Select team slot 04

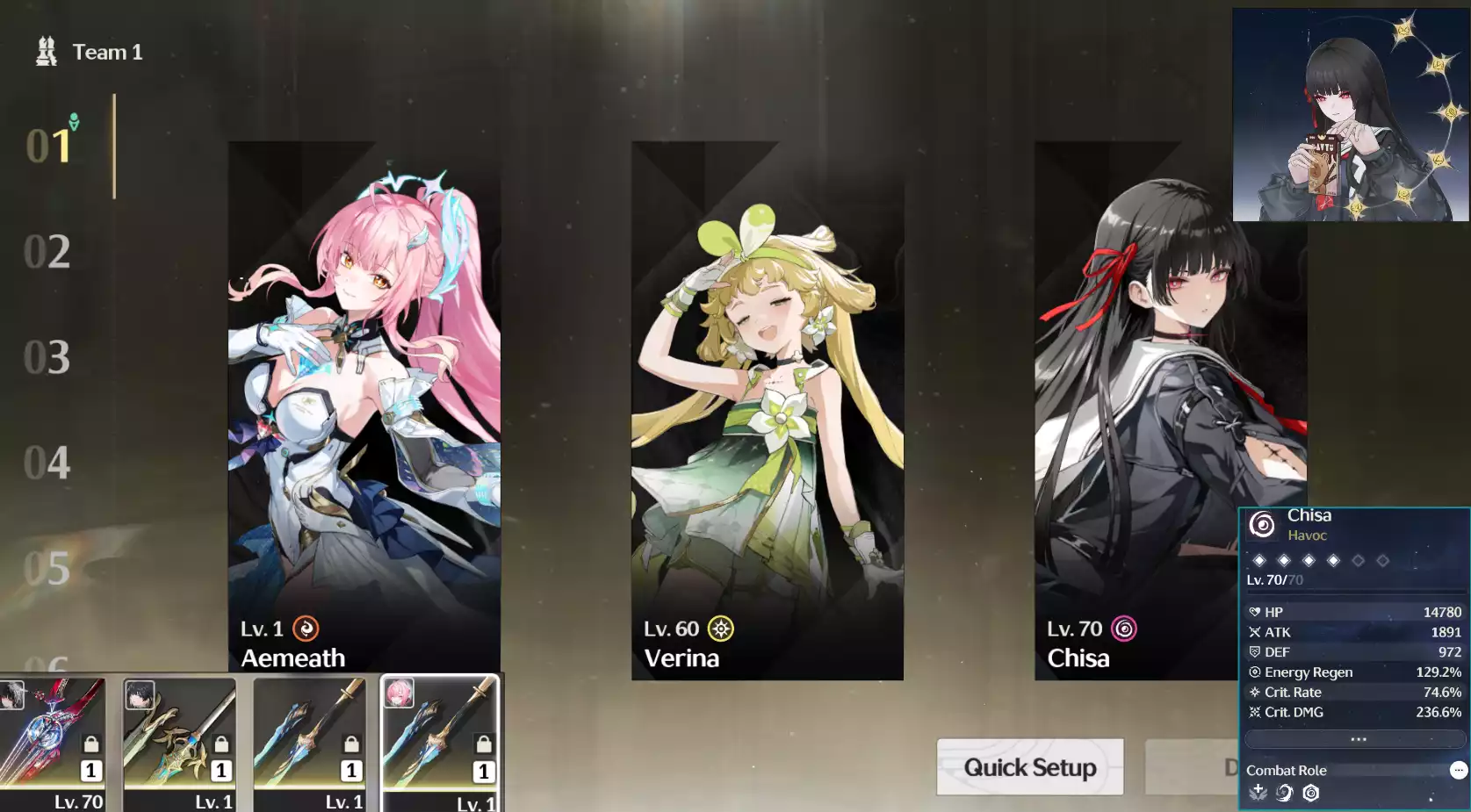pos(48,463)
